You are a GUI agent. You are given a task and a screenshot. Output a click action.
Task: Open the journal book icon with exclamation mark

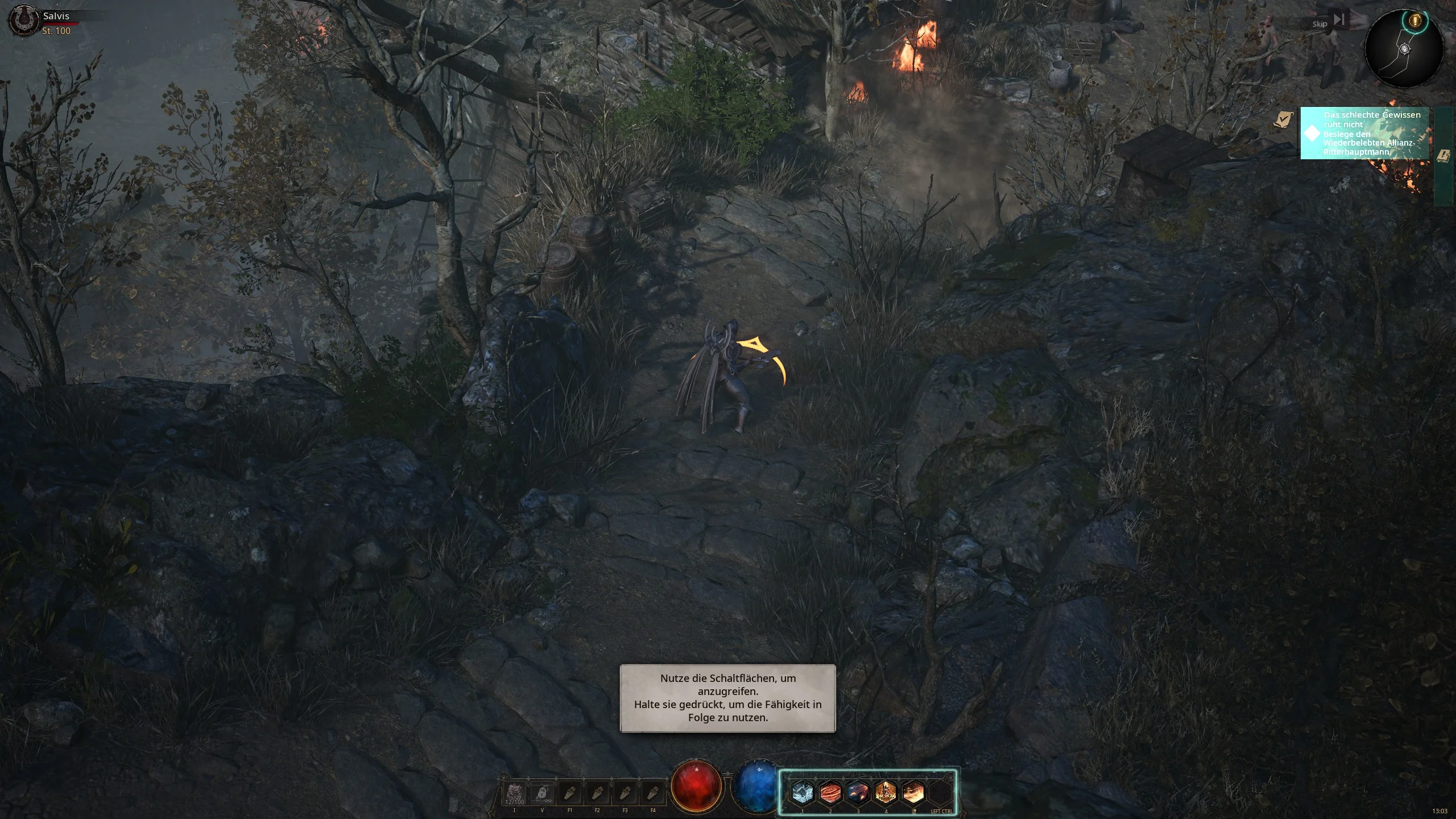tap(1443, 156)
